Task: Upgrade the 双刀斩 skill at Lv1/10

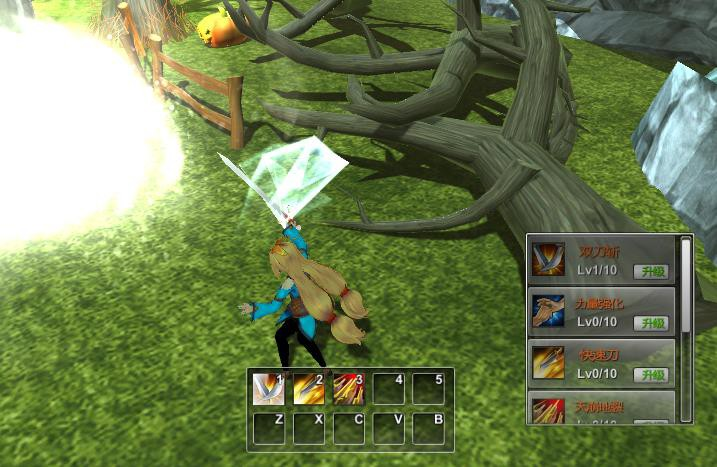Action: click(653, 270)
